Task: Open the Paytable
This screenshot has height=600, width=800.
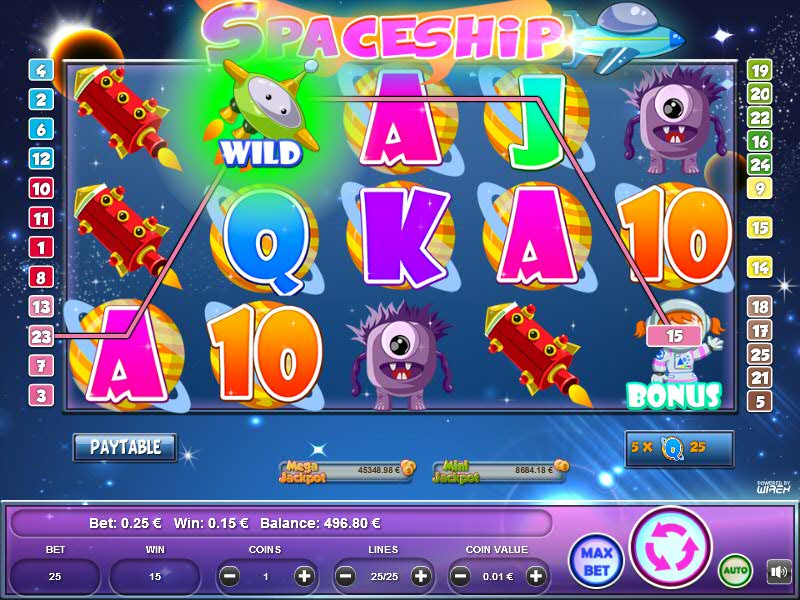Action: point(125,447)
